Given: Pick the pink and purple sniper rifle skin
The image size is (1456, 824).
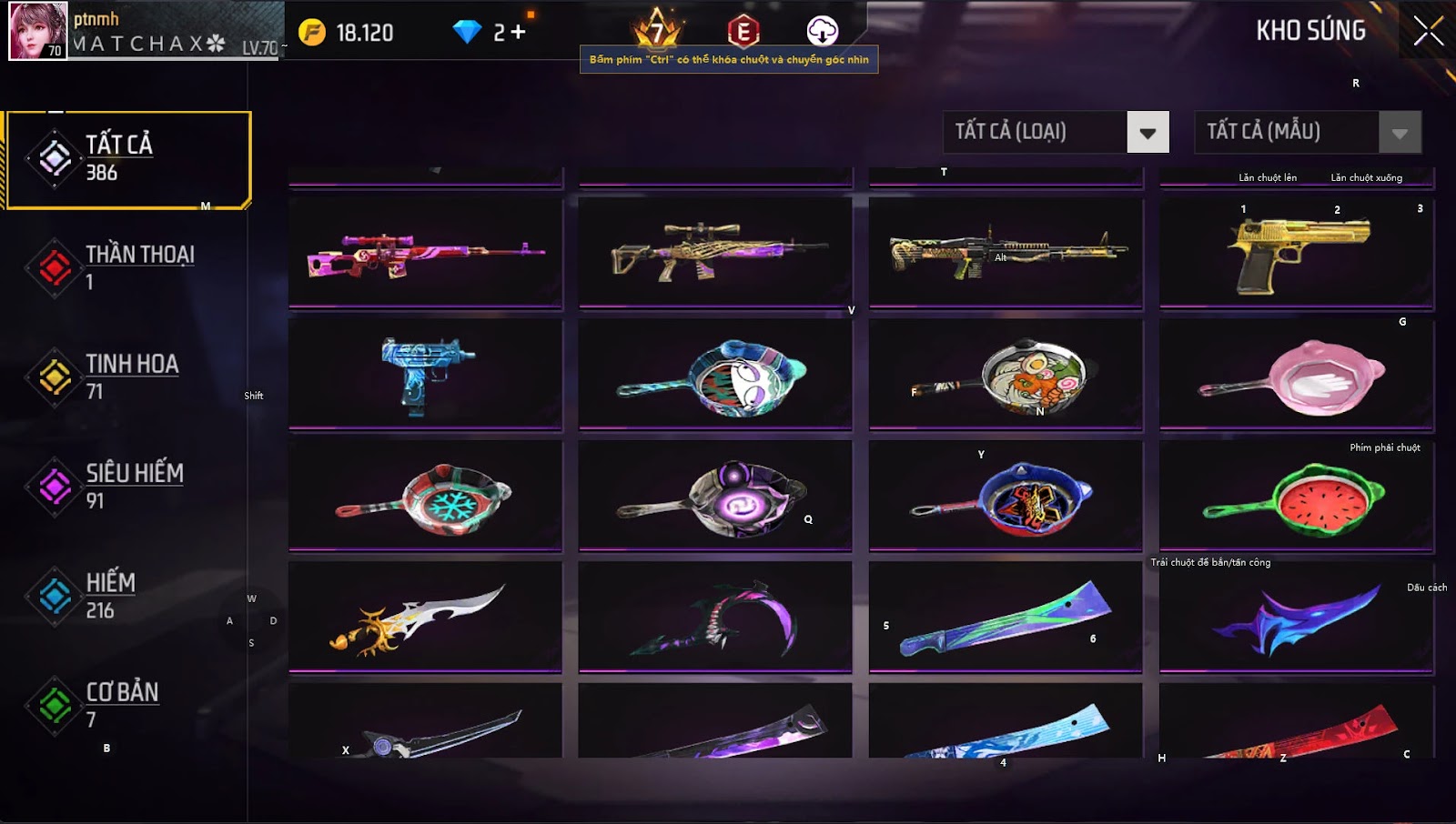Looking at the screenshot, I should pyautogui.click(x=425, y=253).
